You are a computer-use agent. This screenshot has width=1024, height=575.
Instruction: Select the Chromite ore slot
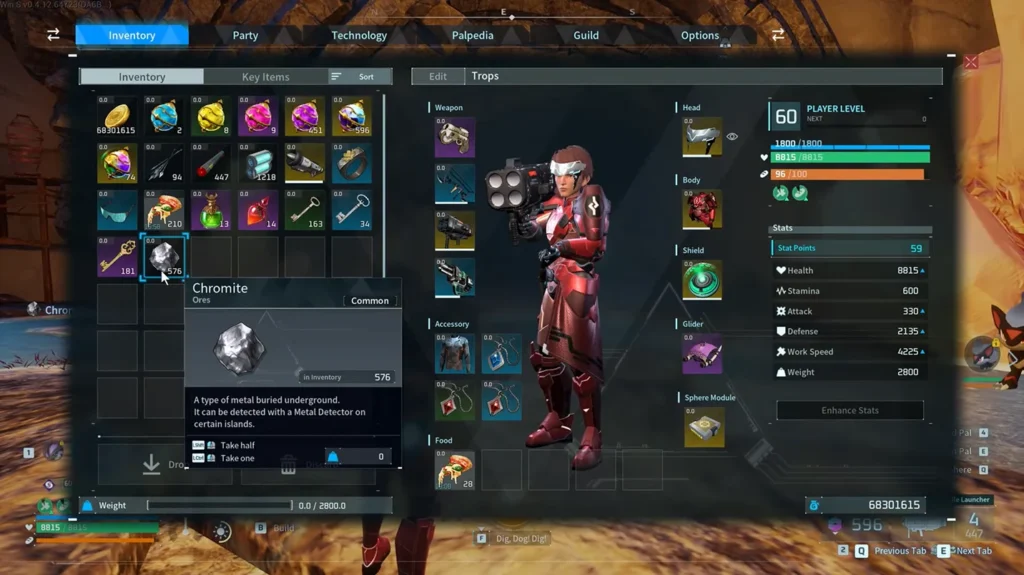(x=164, y=257)
